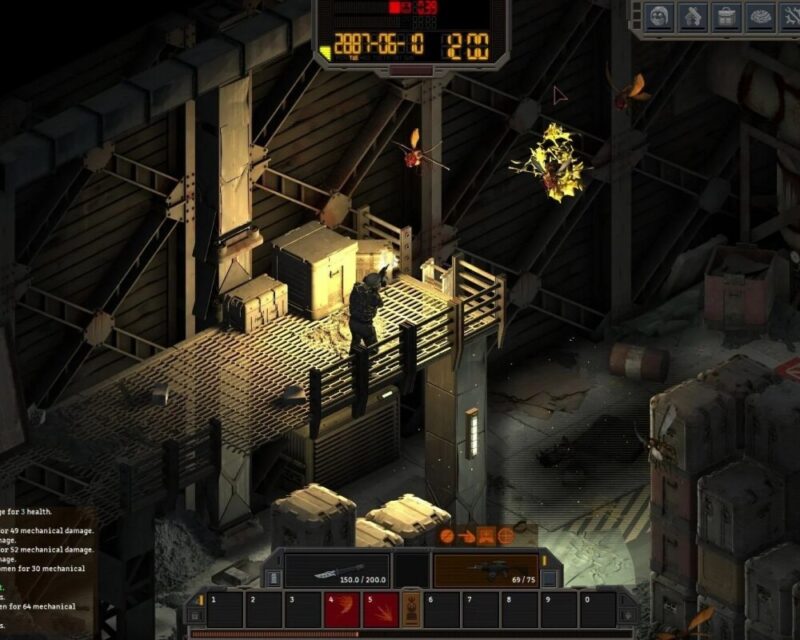Image resolution: width=800 pixels, height=640 pixels.
Task: Select the assault rifle weapon slot
Action: [x=485, y=571]
